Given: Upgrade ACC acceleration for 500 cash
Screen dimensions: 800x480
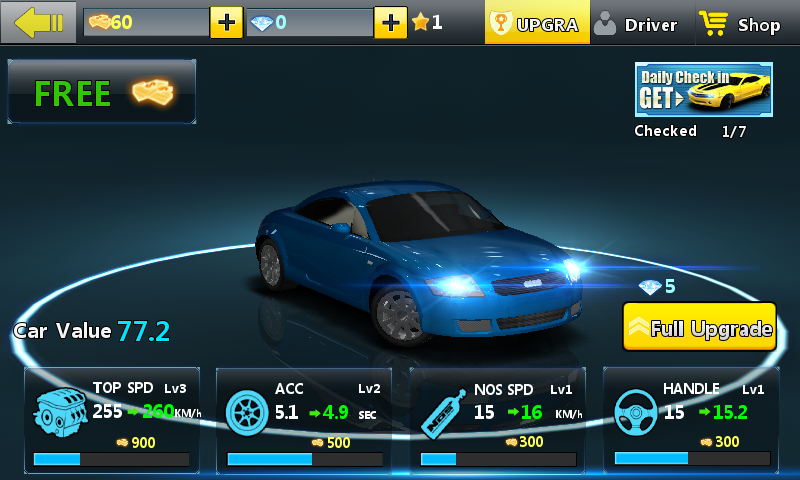Looking at the screenshot, I should (x=305, y=419).
